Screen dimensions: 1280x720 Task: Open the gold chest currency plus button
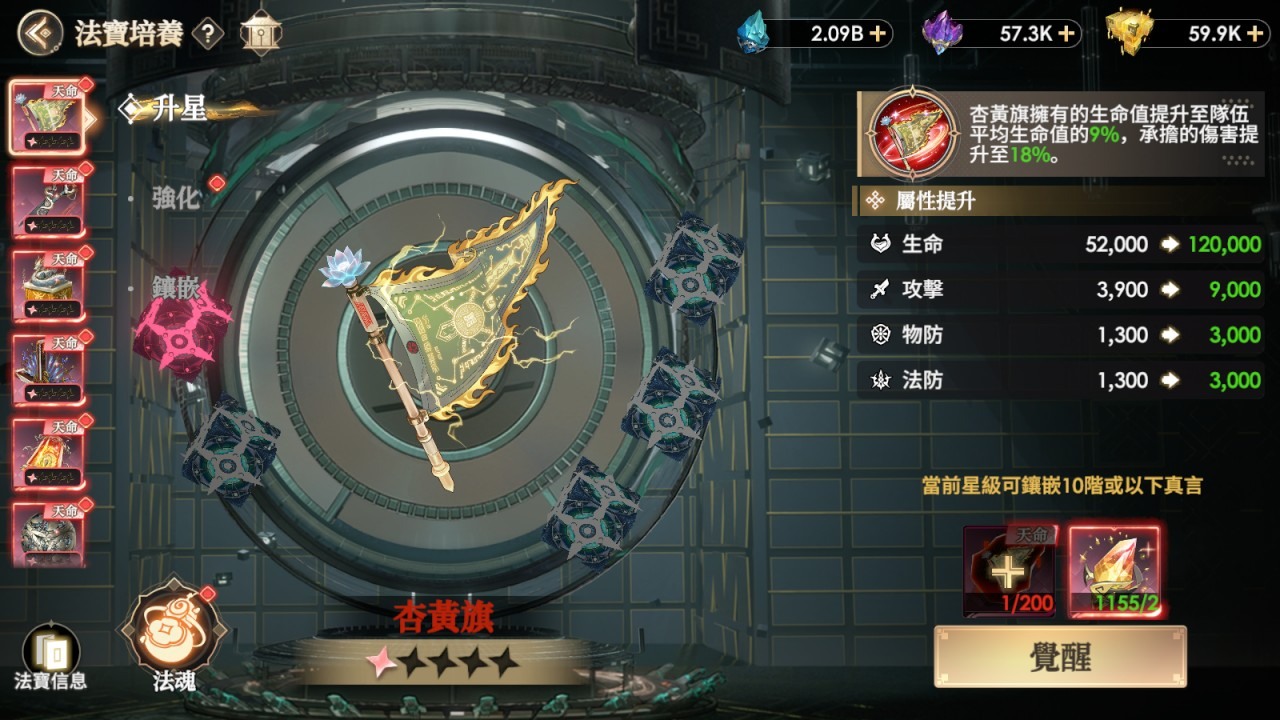point(1256,35)
